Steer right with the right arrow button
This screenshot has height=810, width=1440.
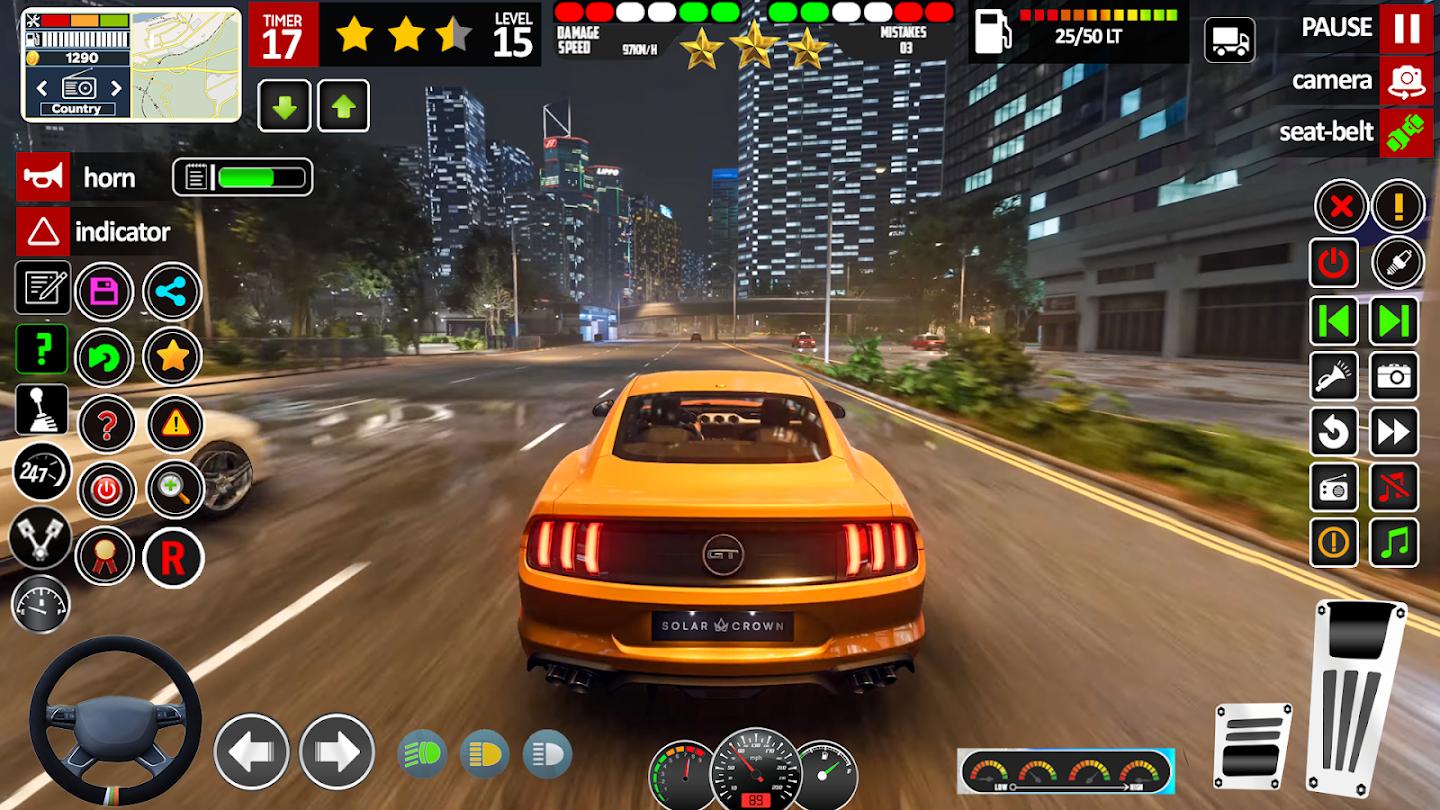point(337,752)
